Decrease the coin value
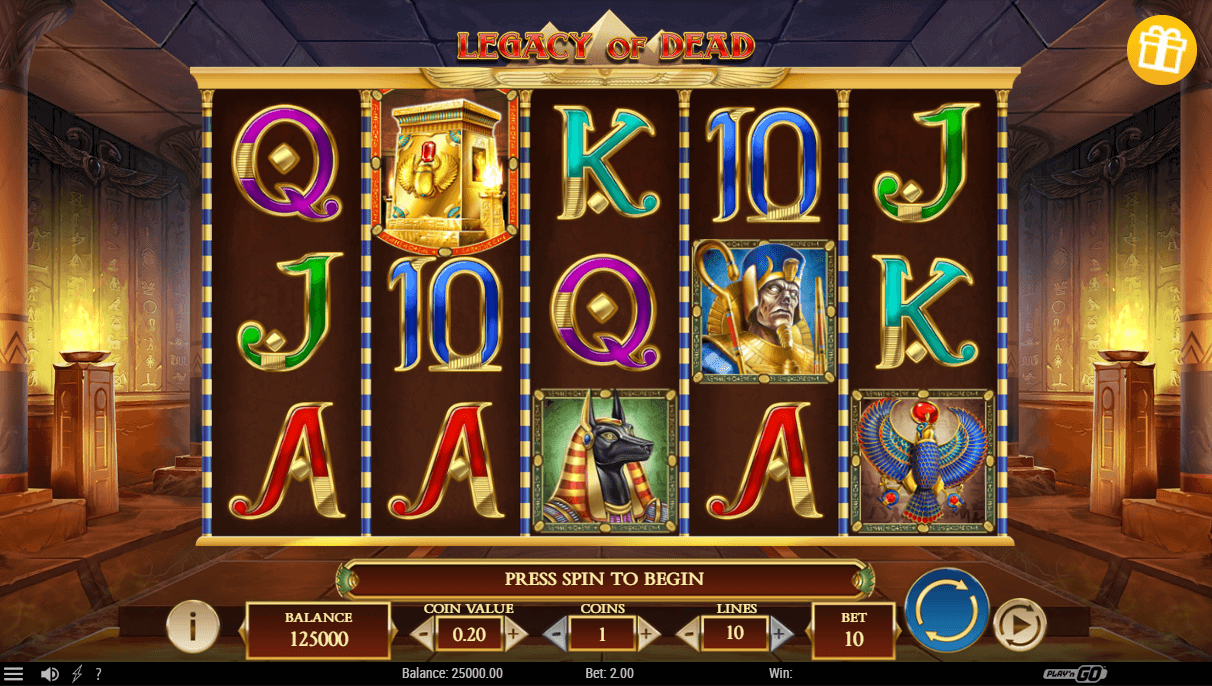This screenshot has width=1212, height=686. (423, 633)
